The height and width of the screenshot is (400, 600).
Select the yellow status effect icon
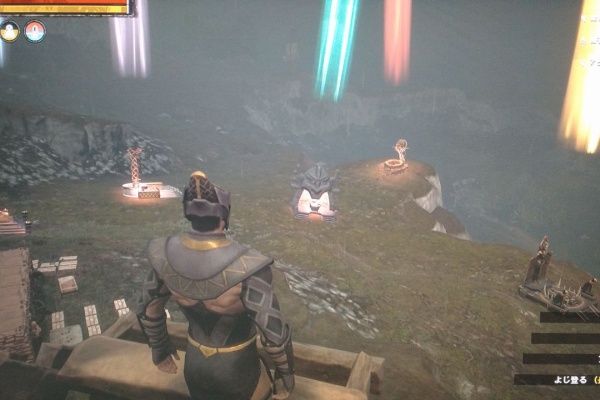pos(10,31)
